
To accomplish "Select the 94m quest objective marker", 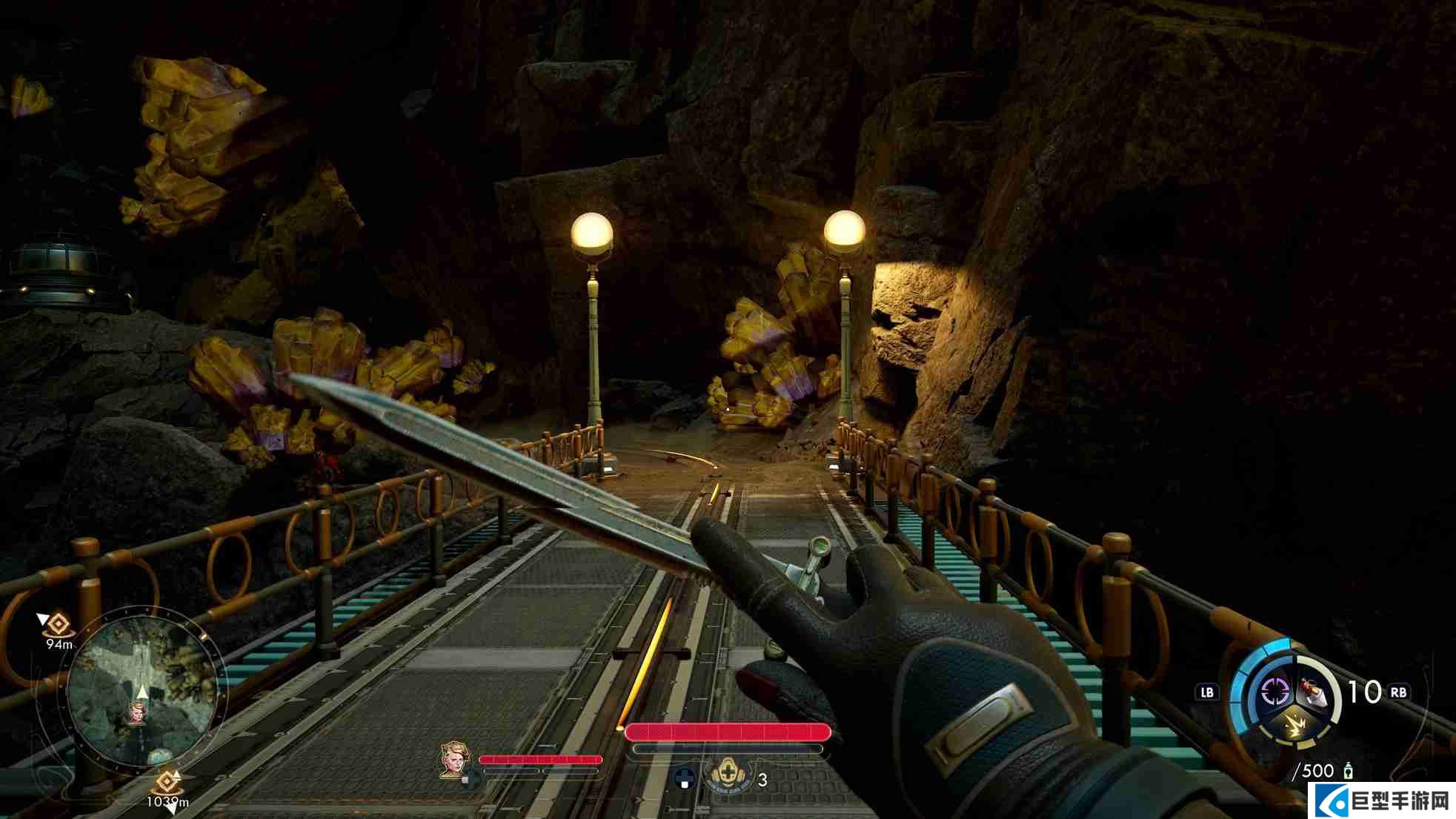I will tap(58, 626).
